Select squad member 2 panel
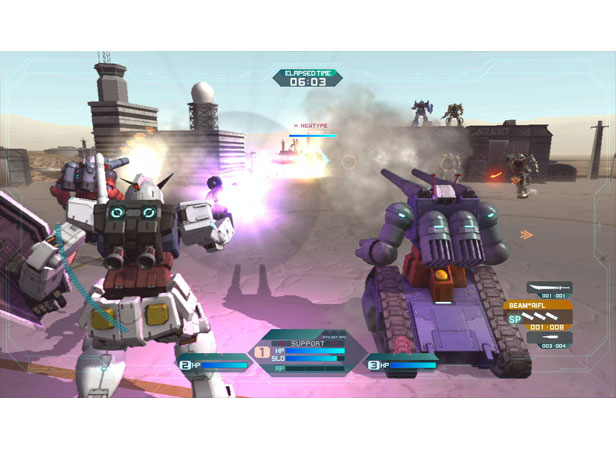The height and width of the screenshot is (450, 616). (213, 365)
